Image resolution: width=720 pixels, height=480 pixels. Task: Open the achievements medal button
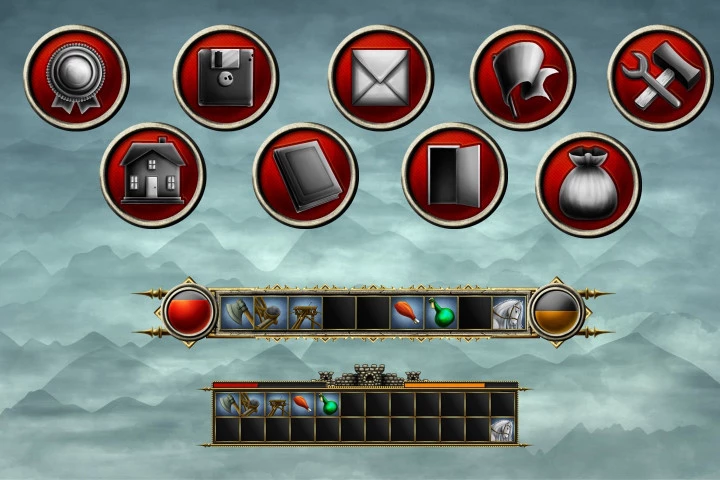pos(76,77)
